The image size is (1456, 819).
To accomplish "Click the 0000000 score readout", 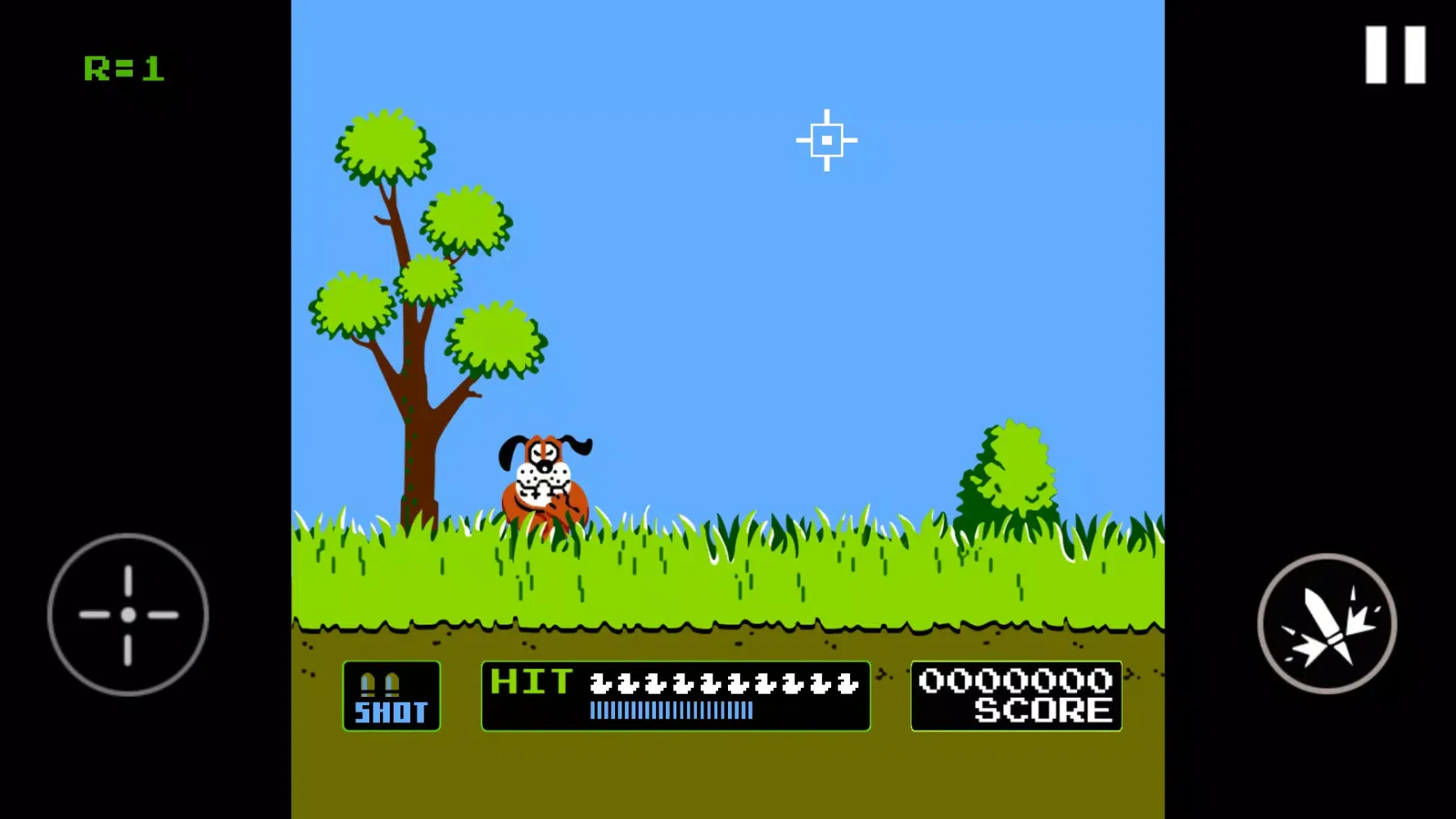I will (x=1015, y=681).
